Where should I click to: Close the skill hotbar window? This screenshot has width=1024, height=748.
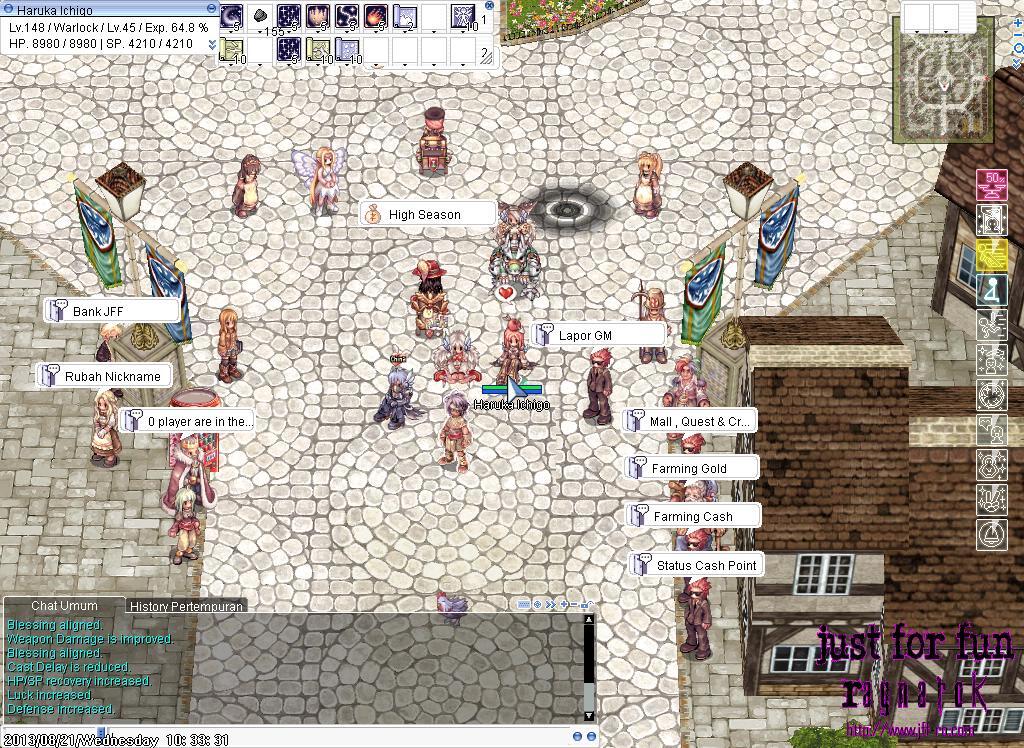coord(489,6)
